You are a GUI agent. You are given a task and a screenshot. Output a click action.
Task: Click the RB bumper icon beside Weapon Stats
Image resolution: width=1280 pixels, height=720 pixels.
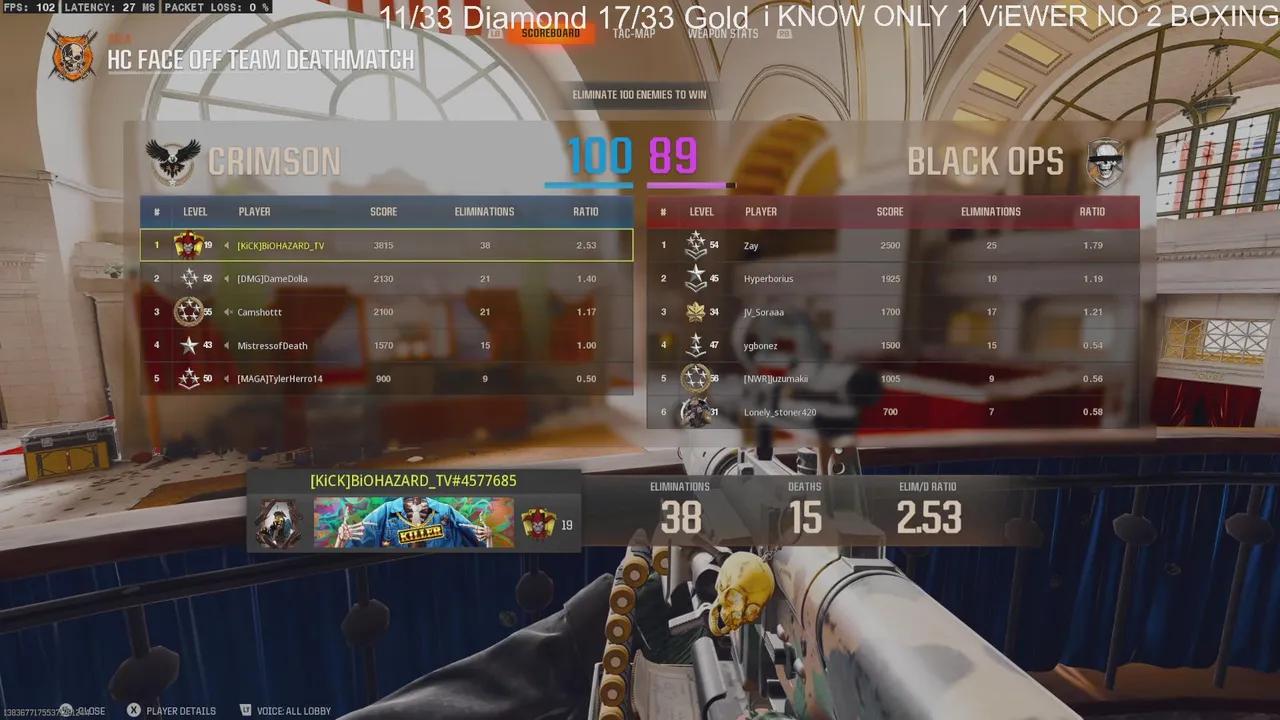[785, 32]
